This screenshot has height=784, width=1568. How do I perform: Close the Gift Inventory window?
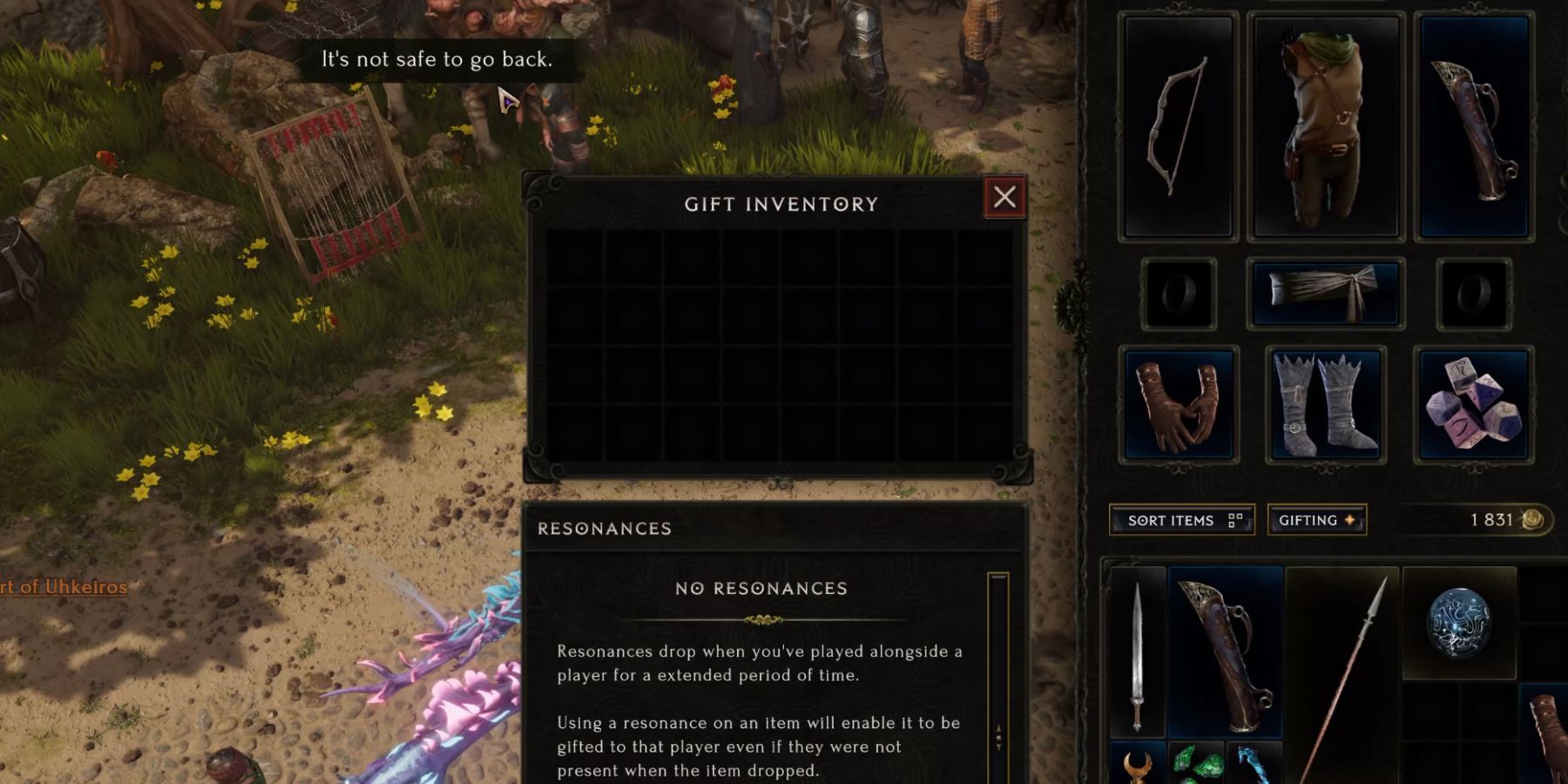click(x=1004, y=198)
